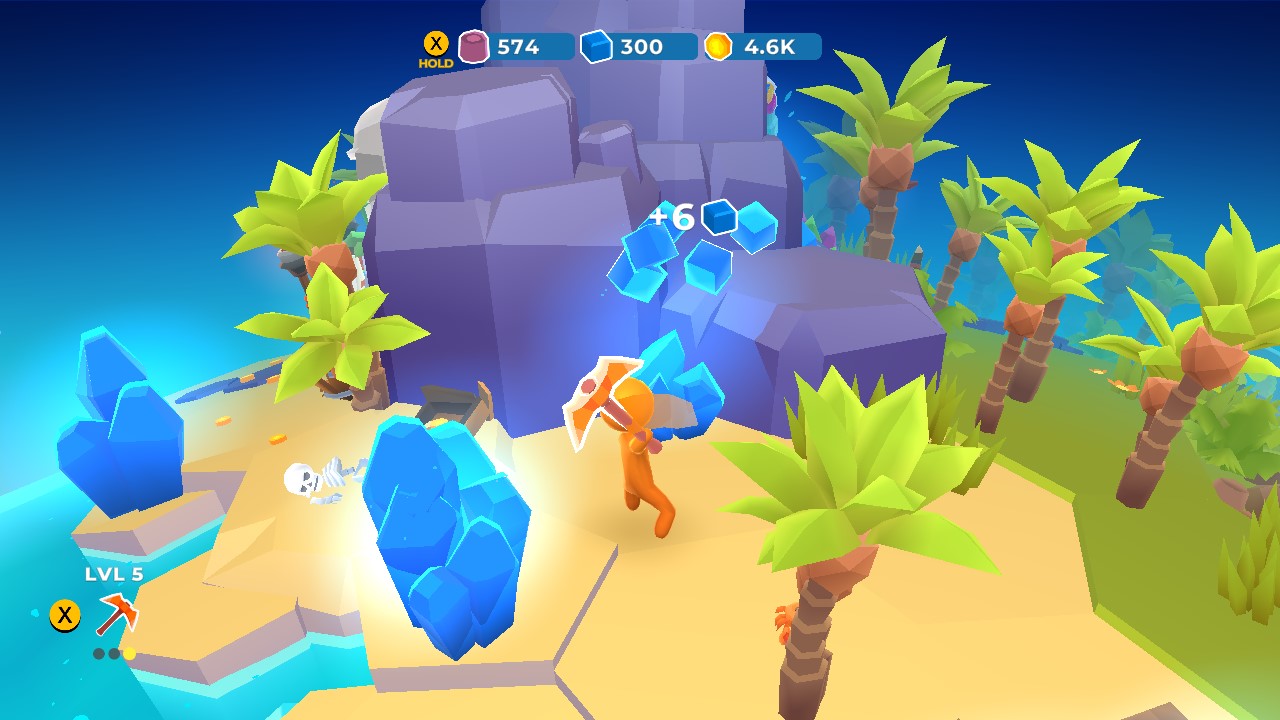Open the 574 clay counter panel
Image resolution: width=1280 pixels, height=720 pixels.
coord(517,45)
